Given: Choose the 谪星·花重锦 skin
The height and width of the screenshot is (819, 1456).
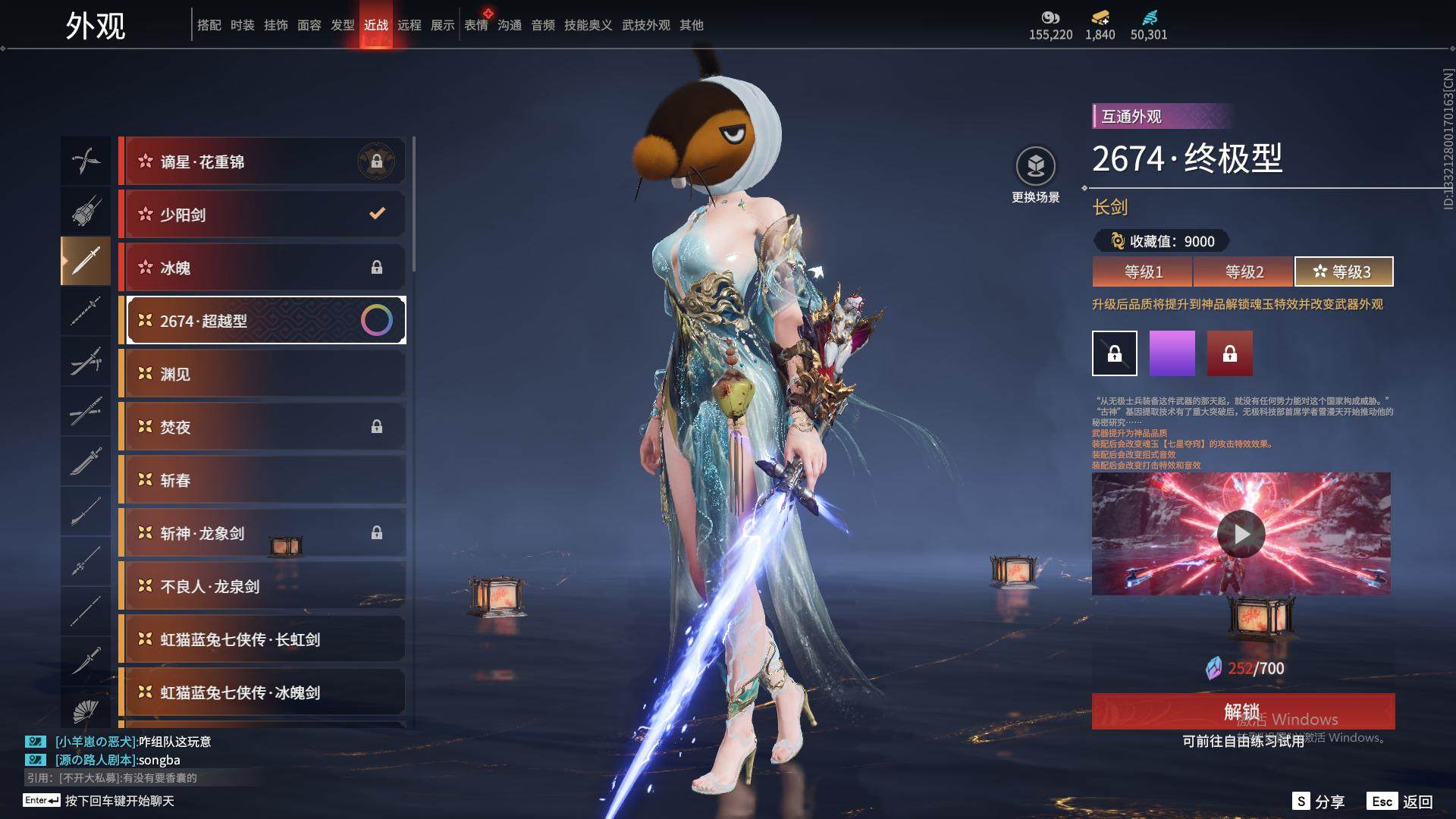Looking at the screenshot, I should coord(262,162).
